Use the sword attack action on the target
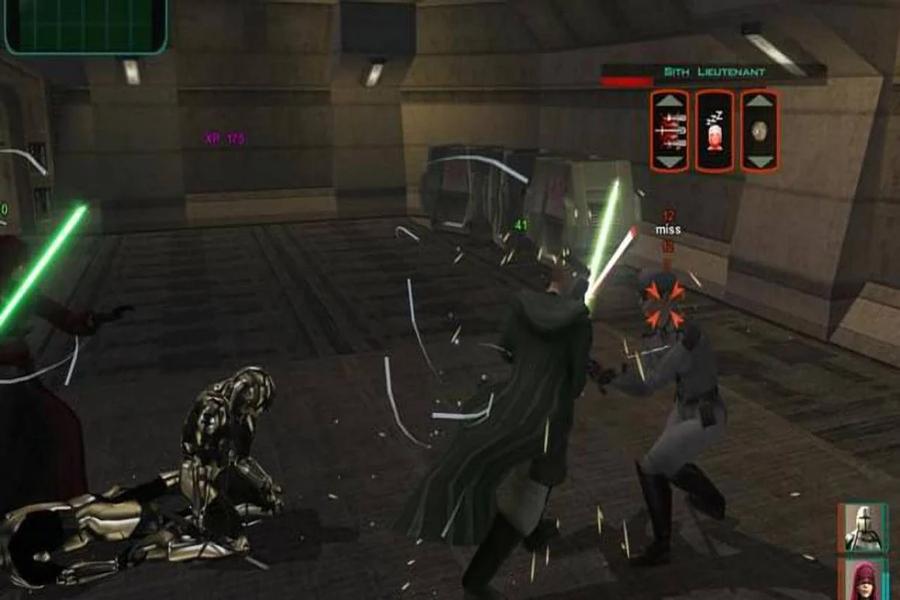 669,130
